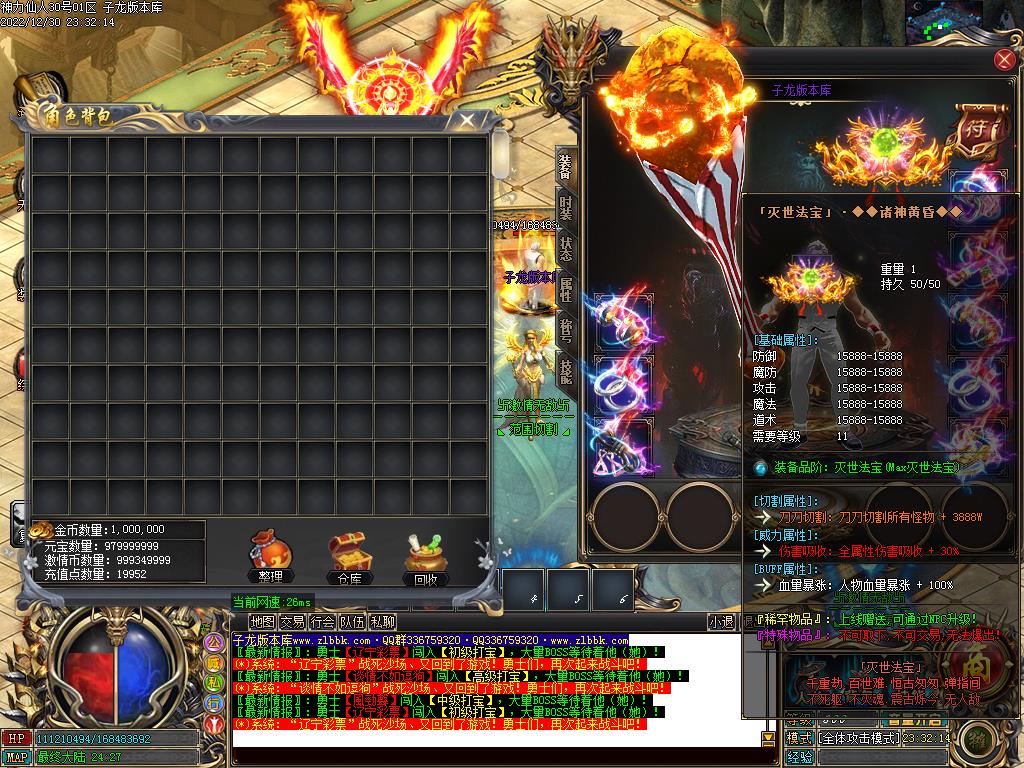This screenshot has height=768, width=1024.
Task: Open the 行会 guild button
Action: (322, 622)
